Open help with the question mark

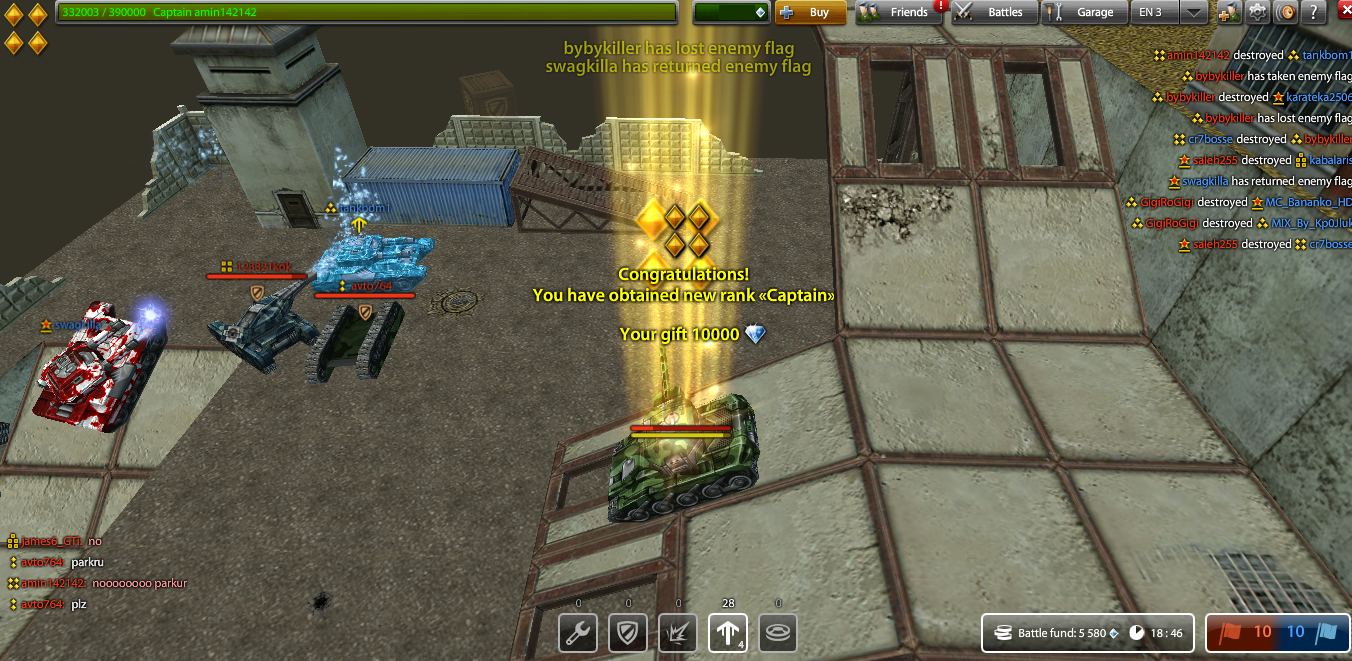(x=1315, y=13)
